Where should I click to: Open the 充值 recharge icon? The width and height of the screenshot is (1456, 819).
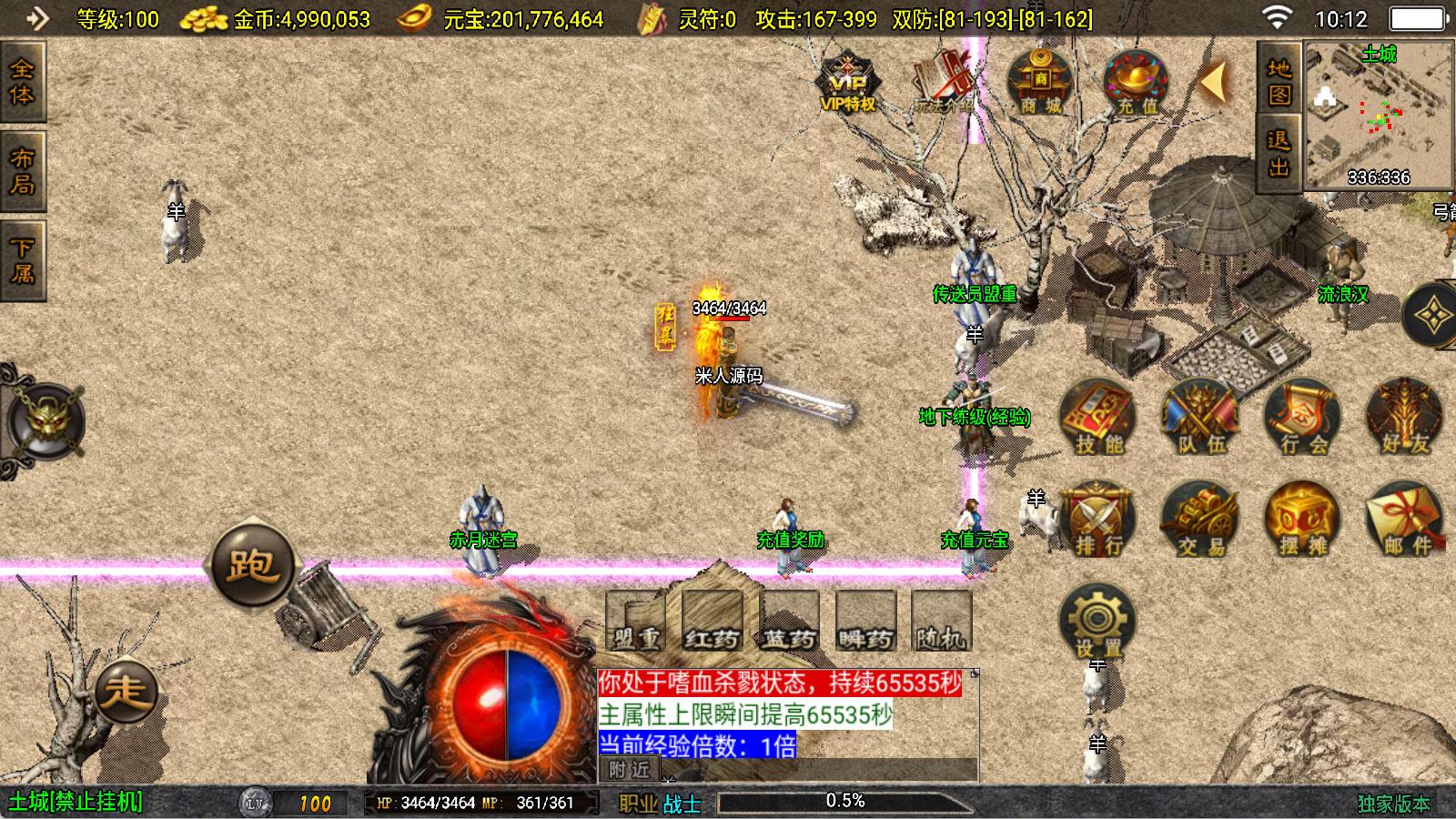click(x=1137, y=84)
